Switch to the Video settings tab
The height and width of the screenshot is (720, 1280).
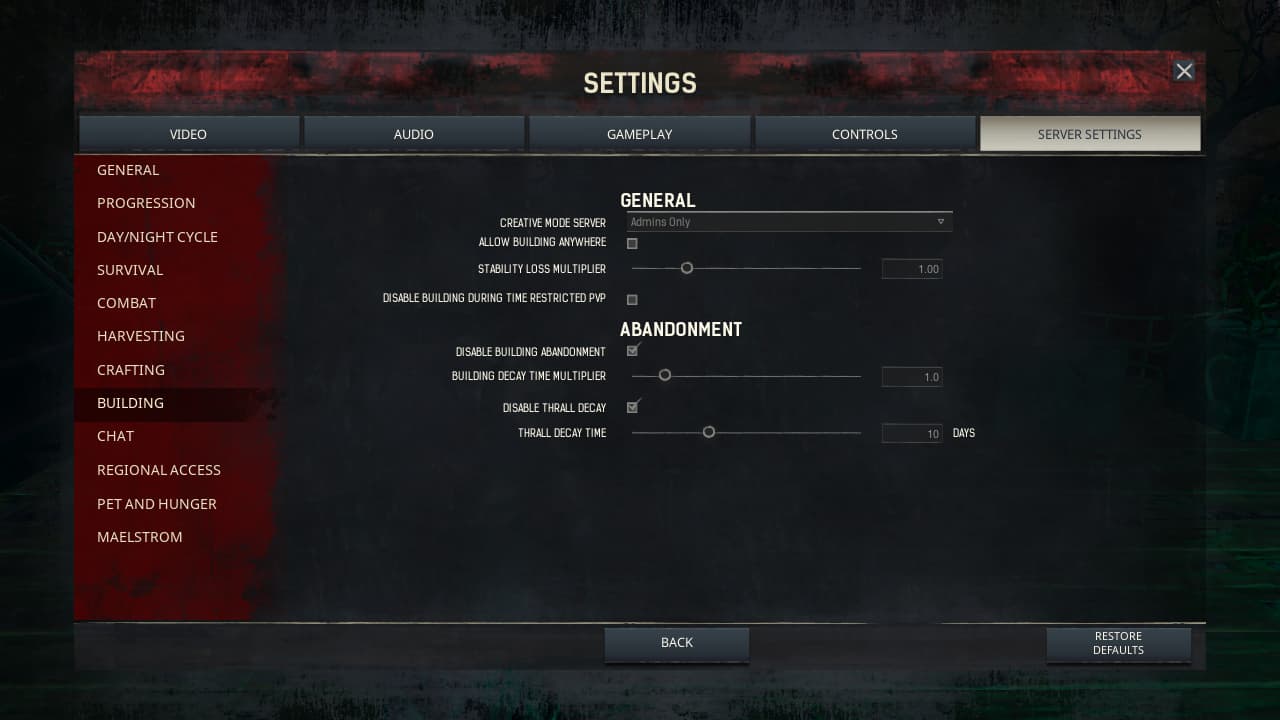[188, 133]
